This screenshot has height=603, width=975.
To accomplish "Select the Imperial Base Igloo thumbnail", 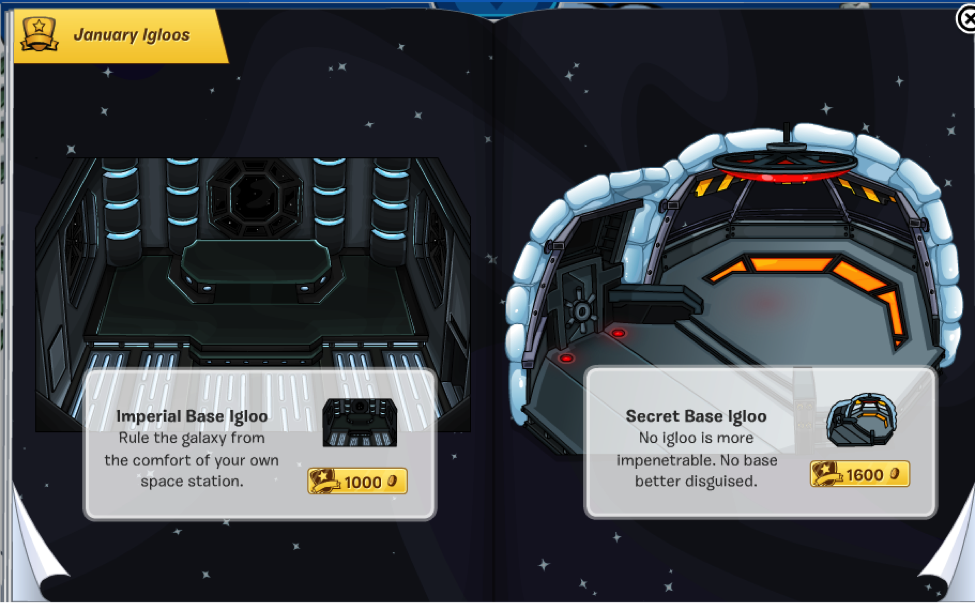I will (x=359, y=422).
